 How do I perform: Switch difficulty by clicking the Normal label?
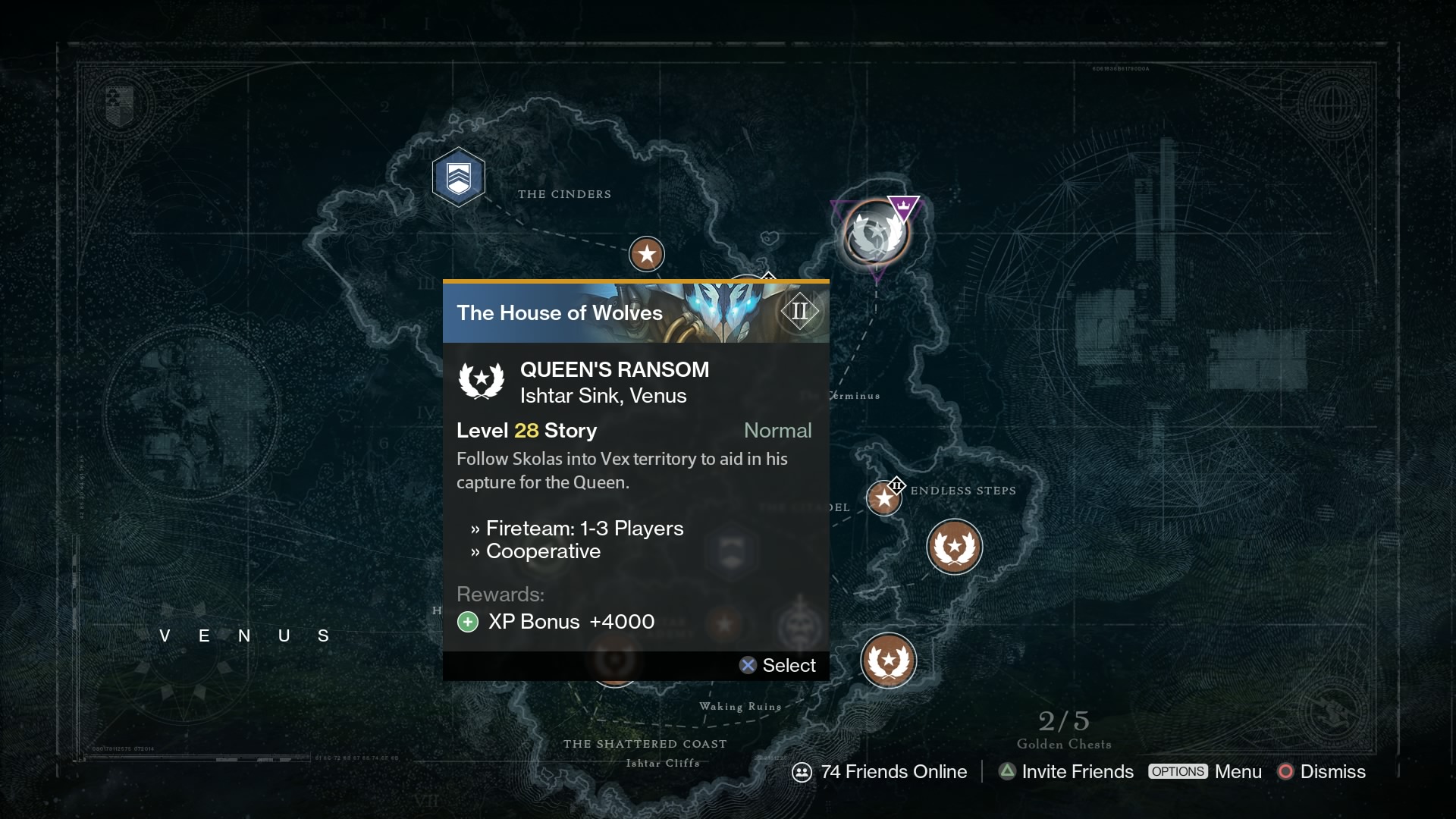[778, 431]
